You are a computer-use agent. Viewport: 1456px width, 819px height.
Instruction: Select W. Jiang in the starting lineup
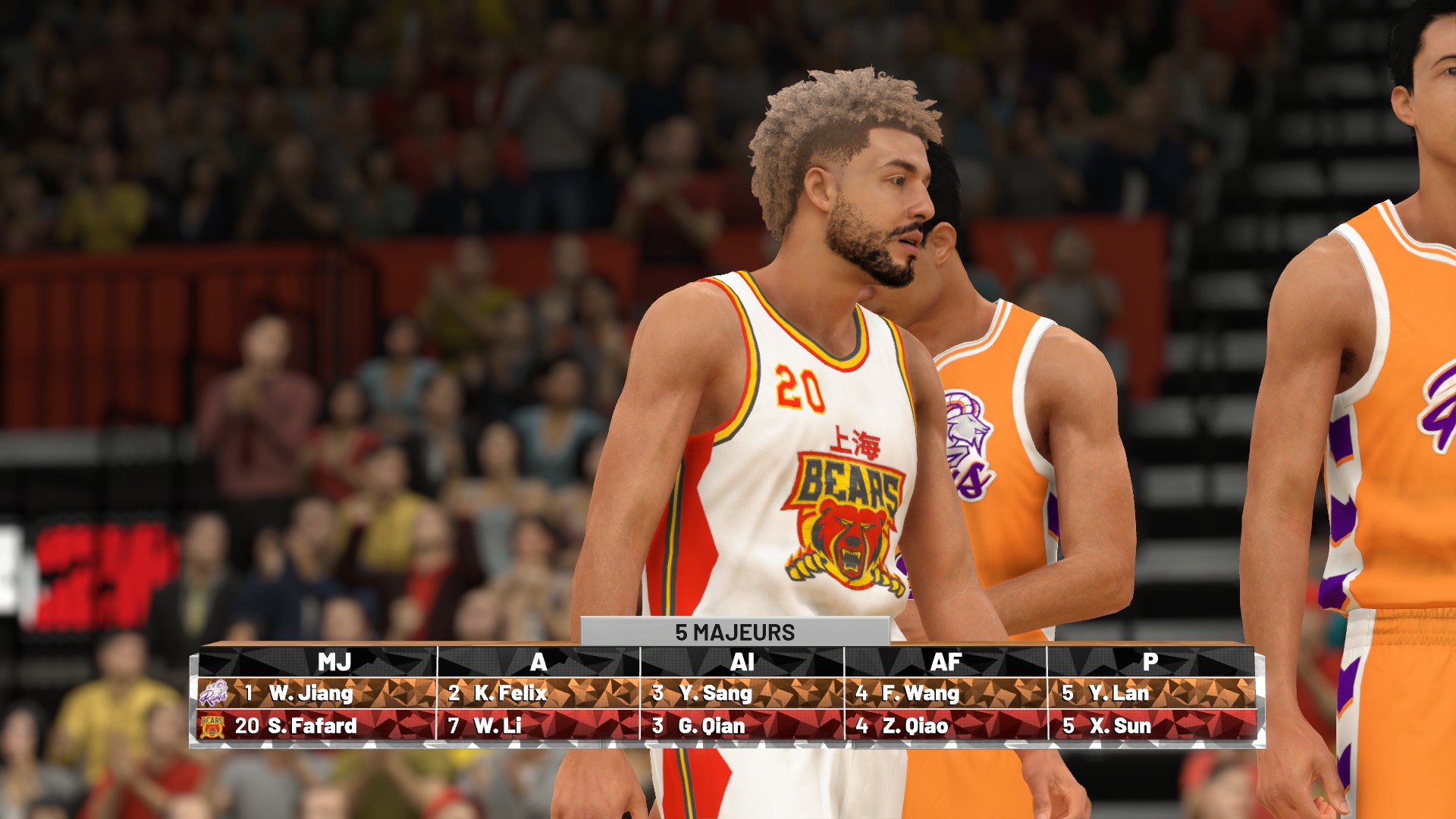tap(310, 693)
